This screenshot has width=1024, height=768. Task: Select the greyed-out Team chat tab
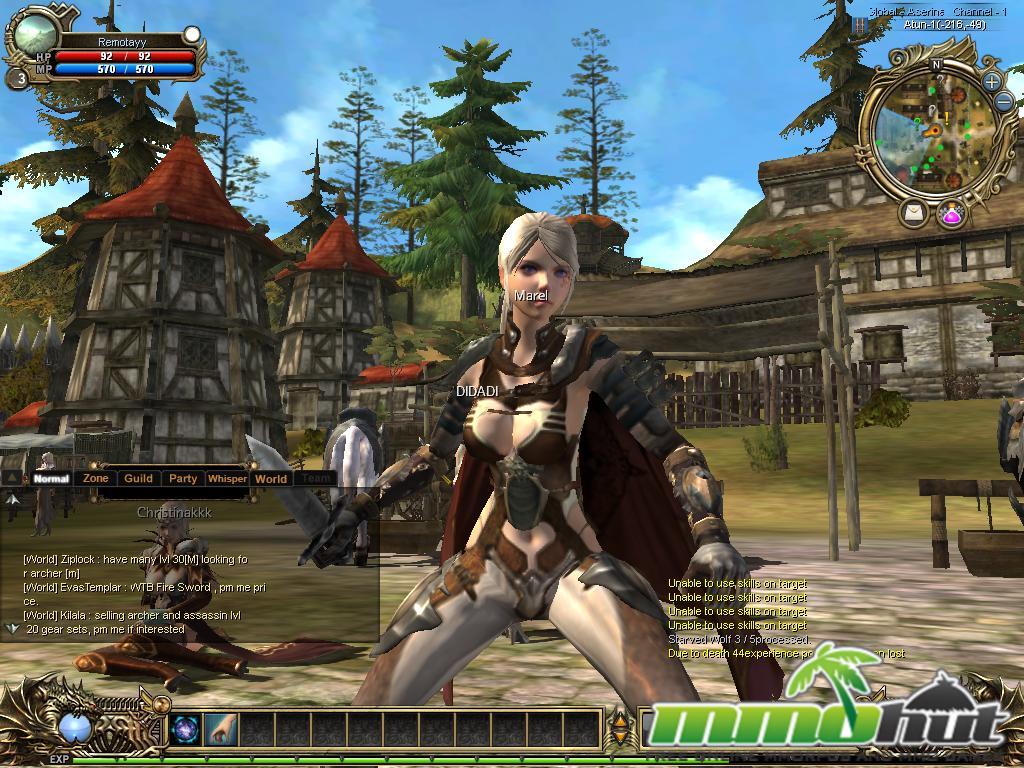pos(317,479)
